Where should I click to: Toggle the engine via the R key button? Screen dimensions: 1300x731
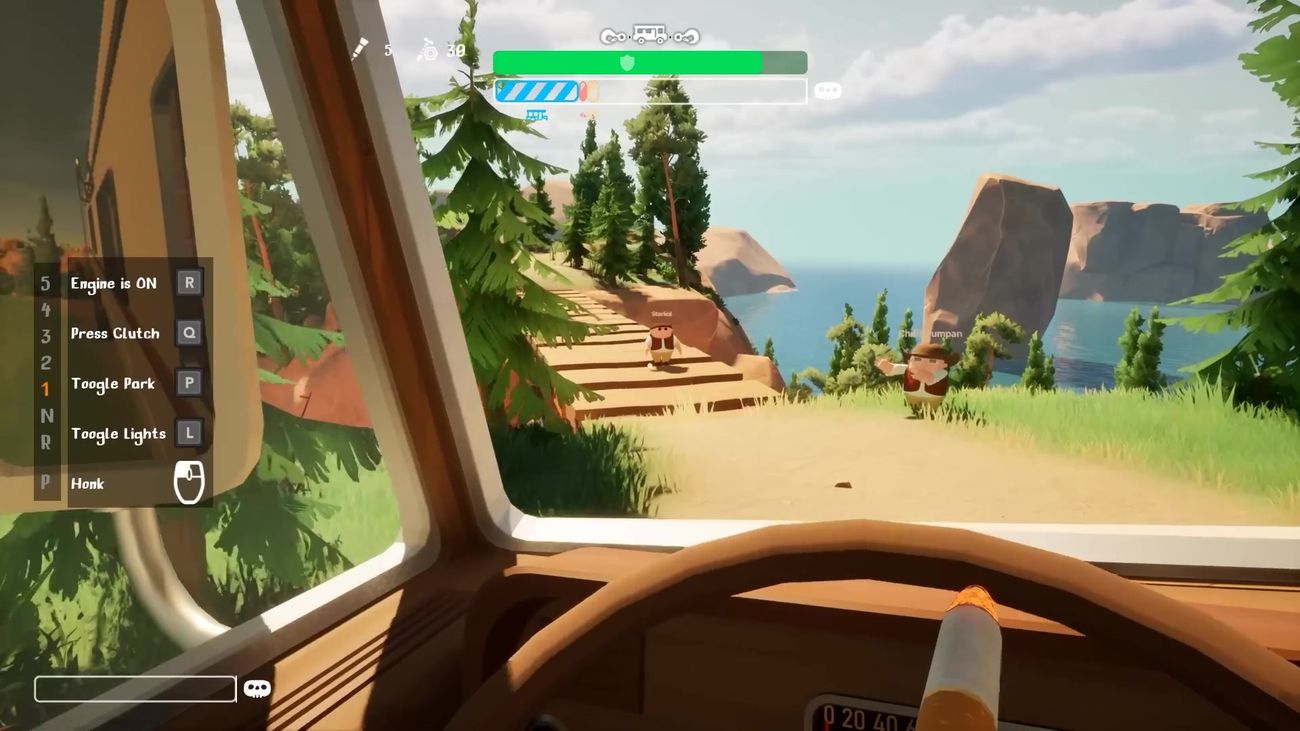point(187,281)
